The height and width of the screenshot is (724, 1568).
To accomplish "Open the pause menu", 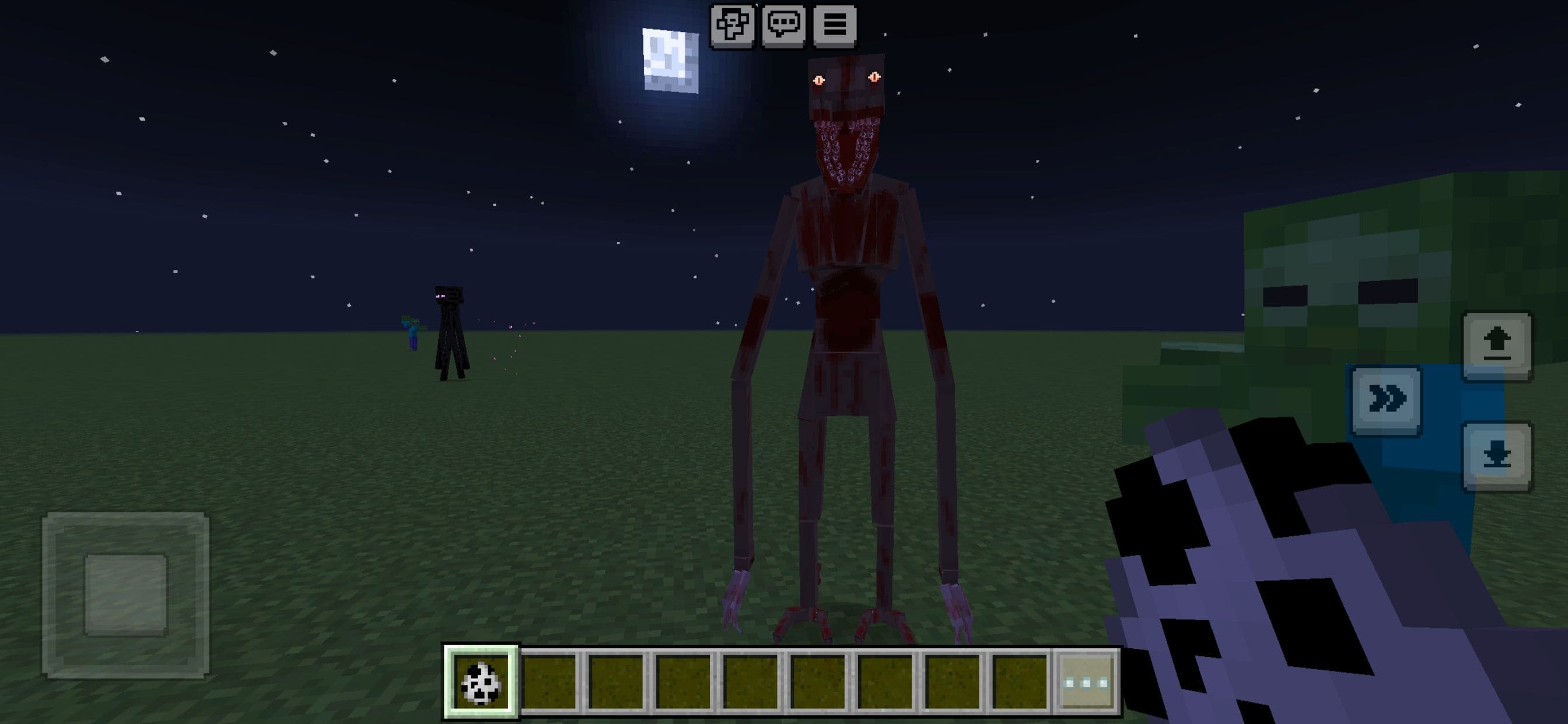I will coord(837,26).
